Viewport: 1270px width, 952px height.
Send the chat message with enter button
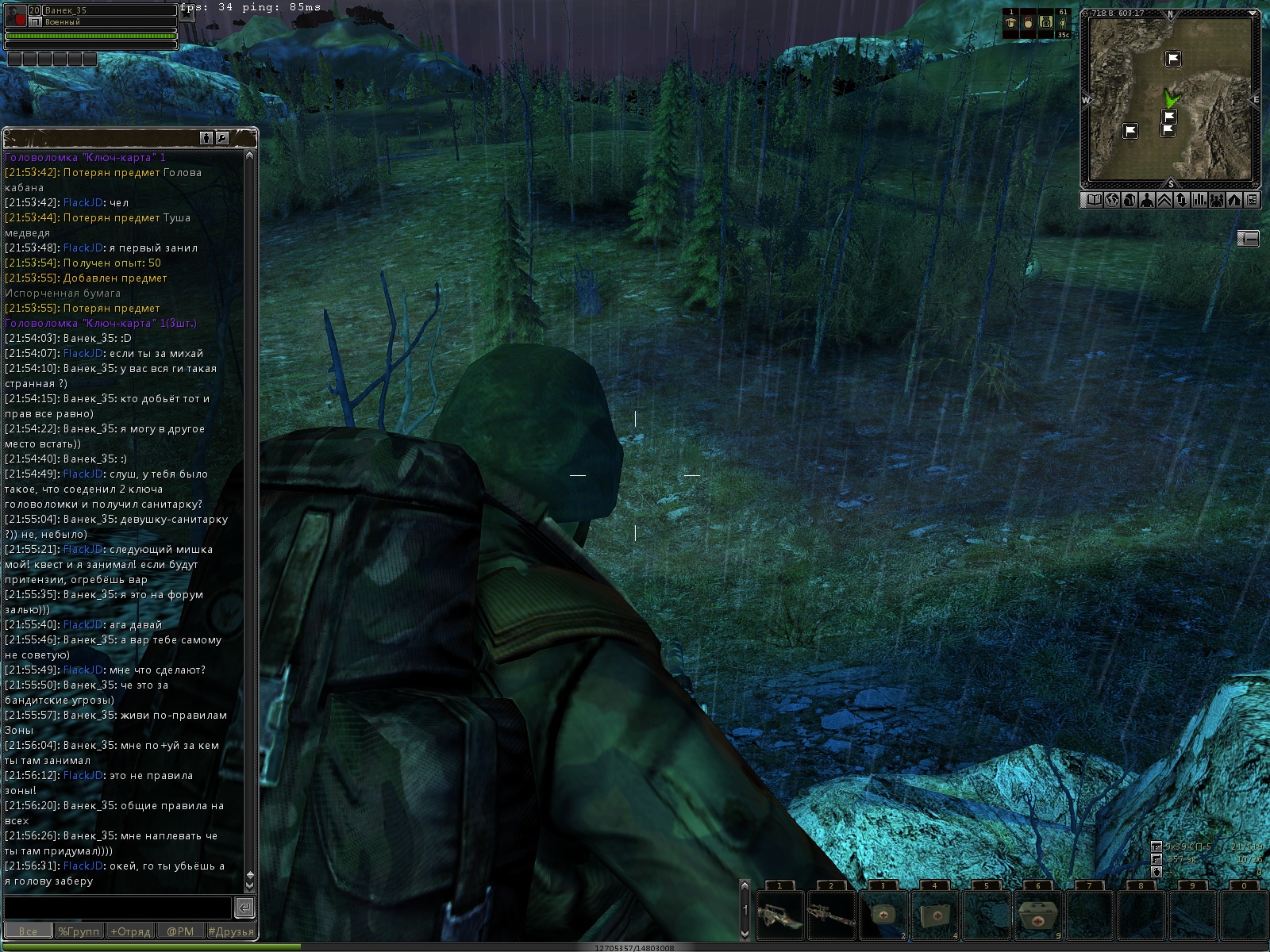[x=245, y=908]
